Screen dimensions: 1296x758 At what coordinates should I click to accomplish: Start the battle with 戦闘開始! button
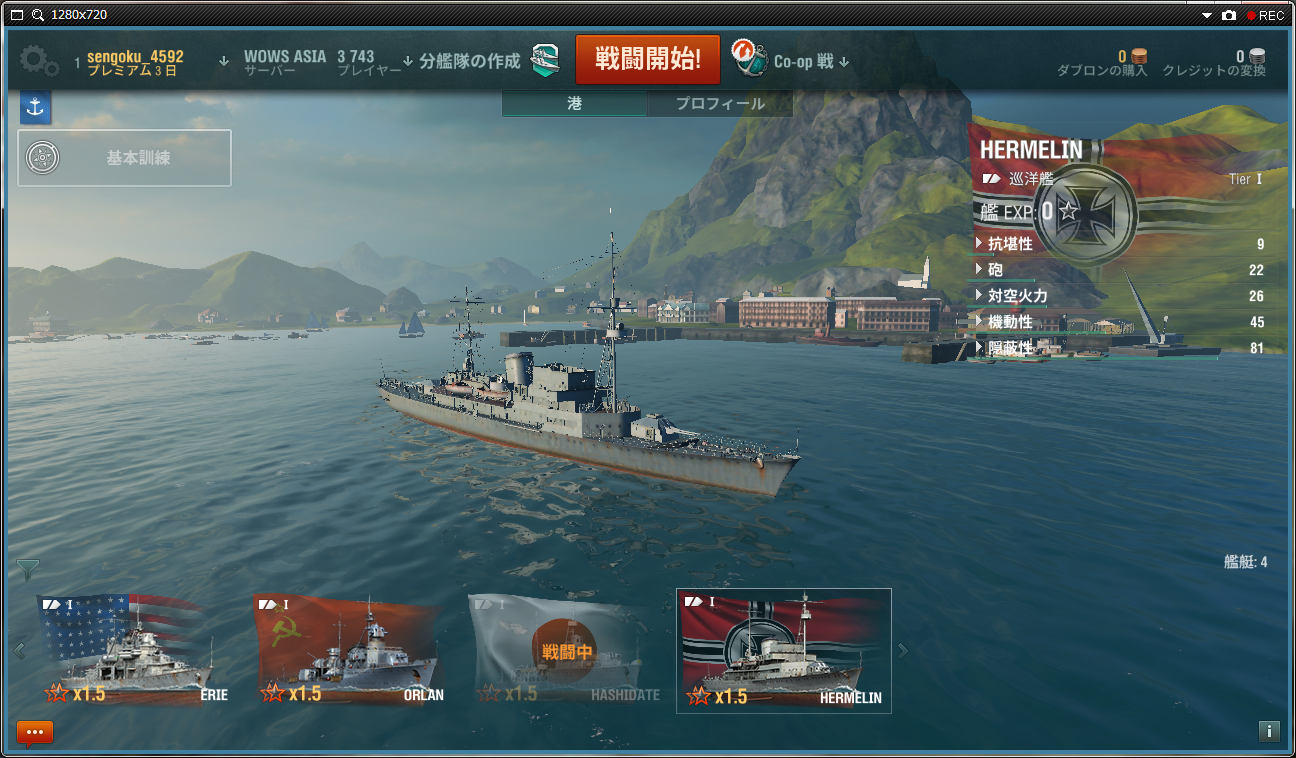(647, 59)
